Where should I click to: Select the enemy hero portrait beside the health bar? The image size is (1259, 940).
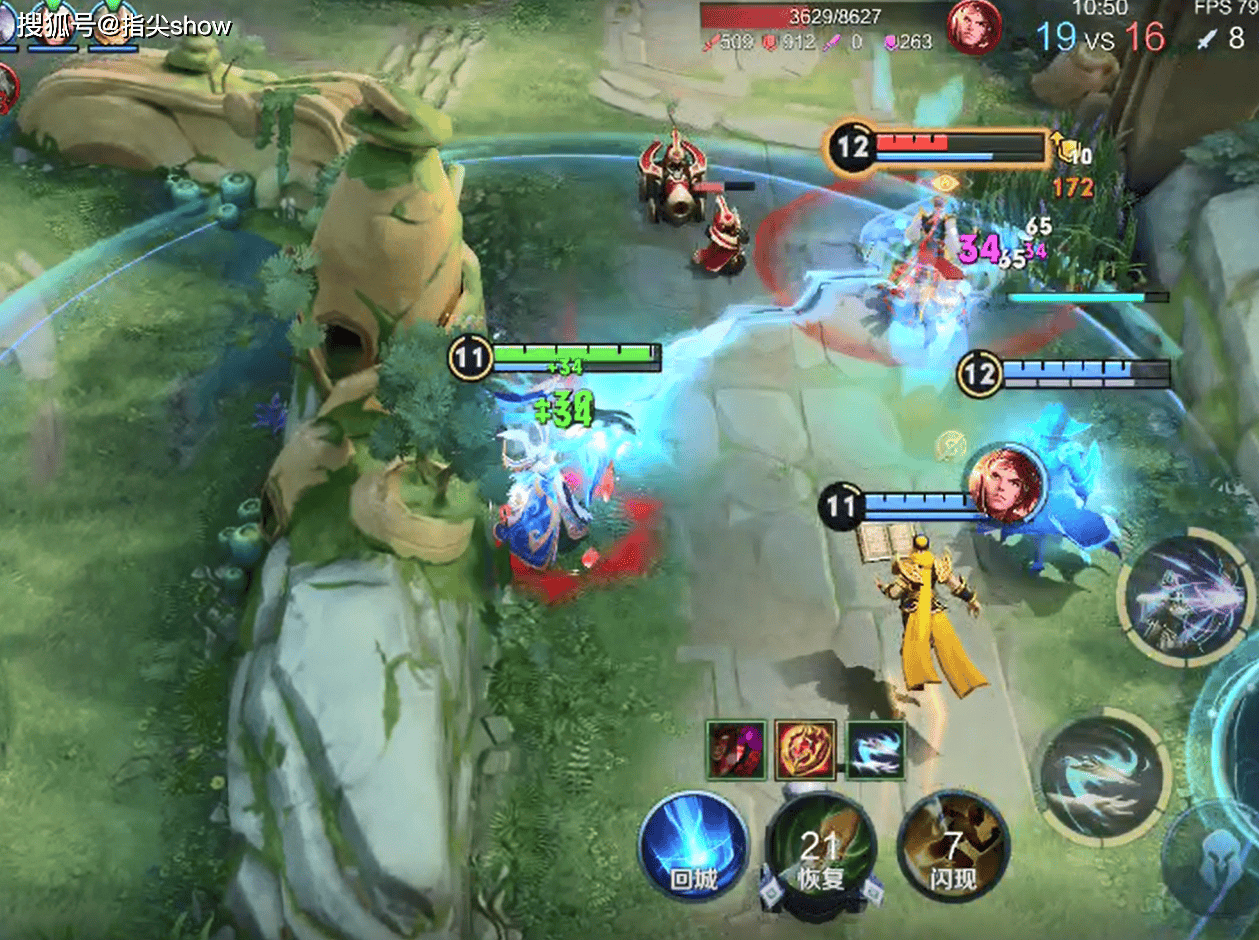point(974,26)
